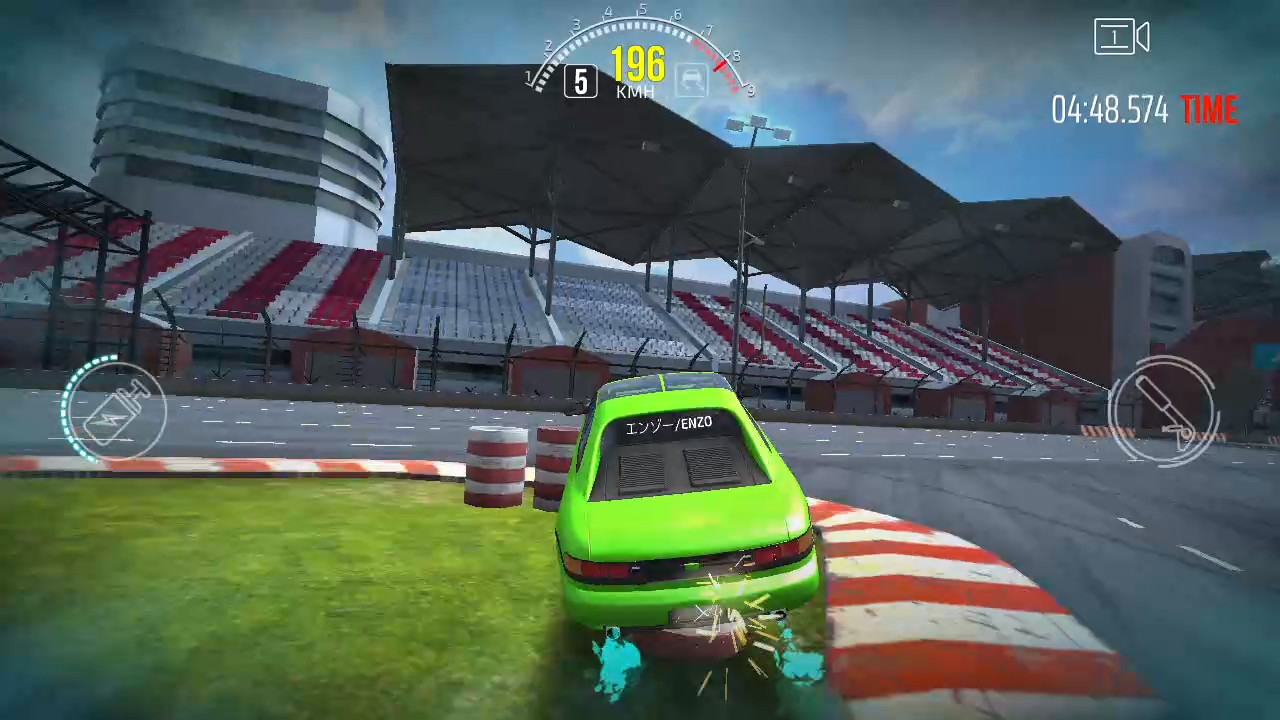Activate the nitro boost button
Viewport: 1280px width, 720px height.
click(x=116, y=411)
